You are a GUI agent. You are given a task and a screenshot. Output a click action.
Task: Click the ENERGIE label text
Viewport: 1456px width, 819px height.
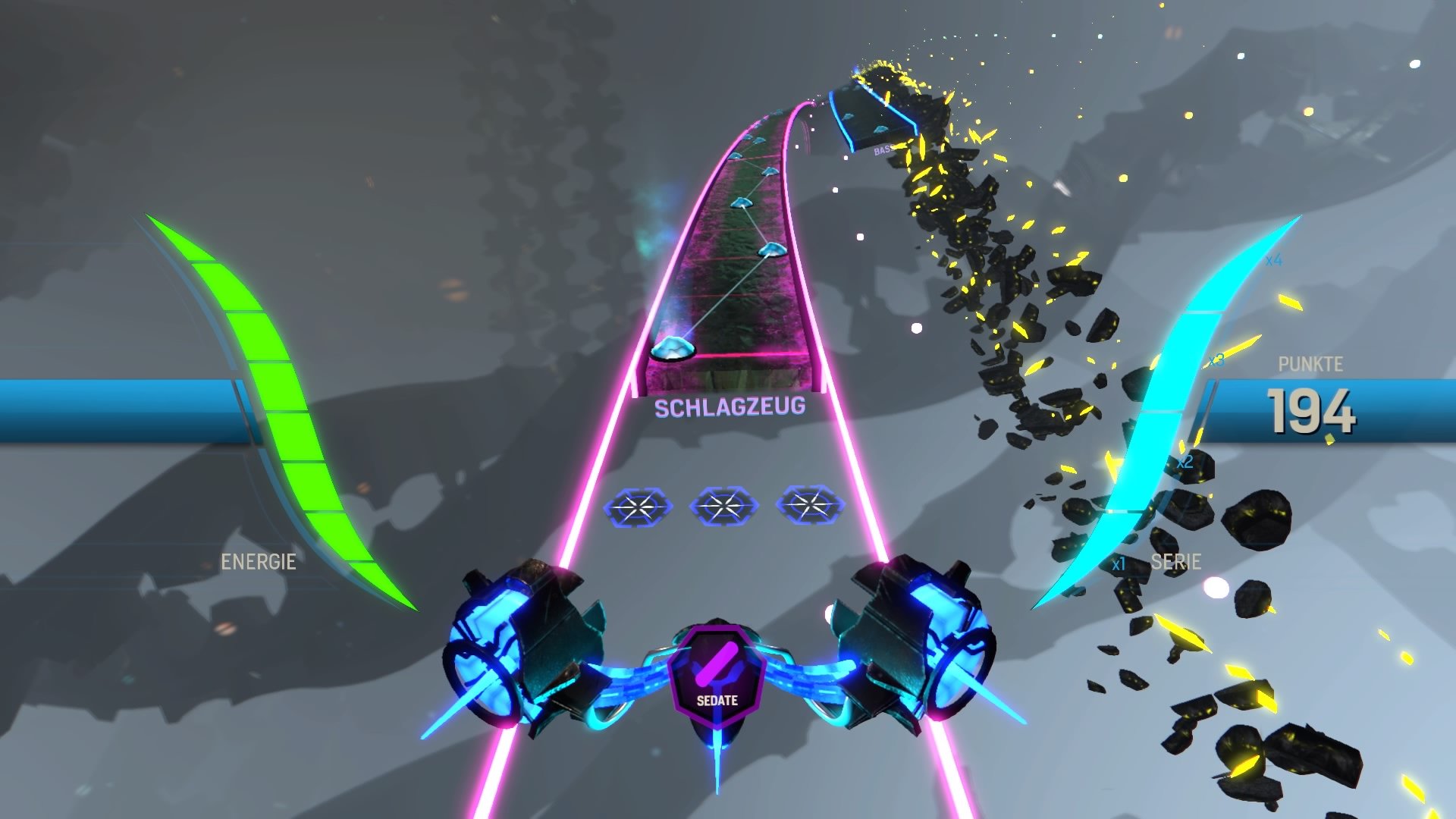(x=259, y=562)
